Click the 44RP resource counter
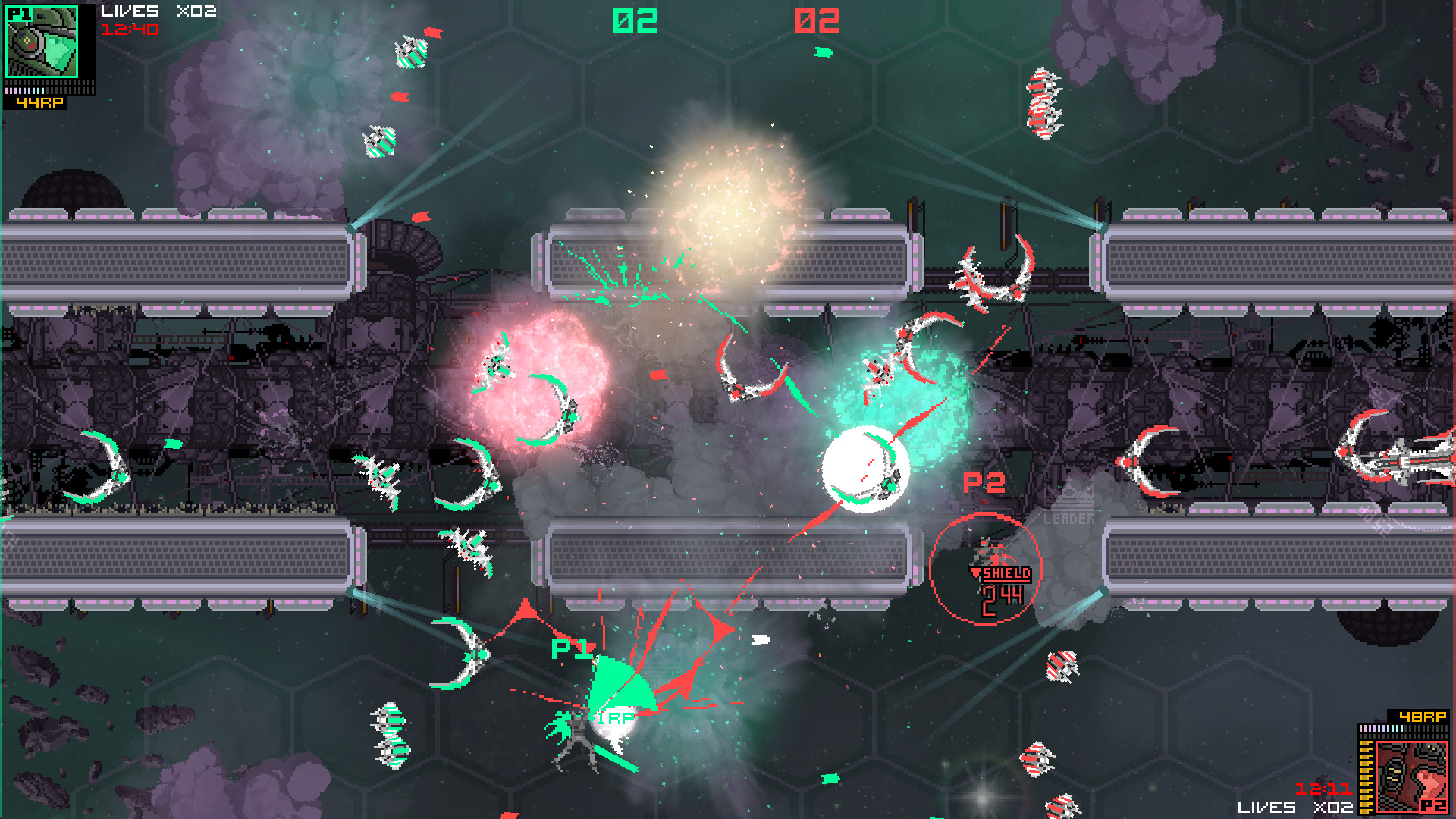The width and height of the screenshot is (1456, 819). point(39,102)
